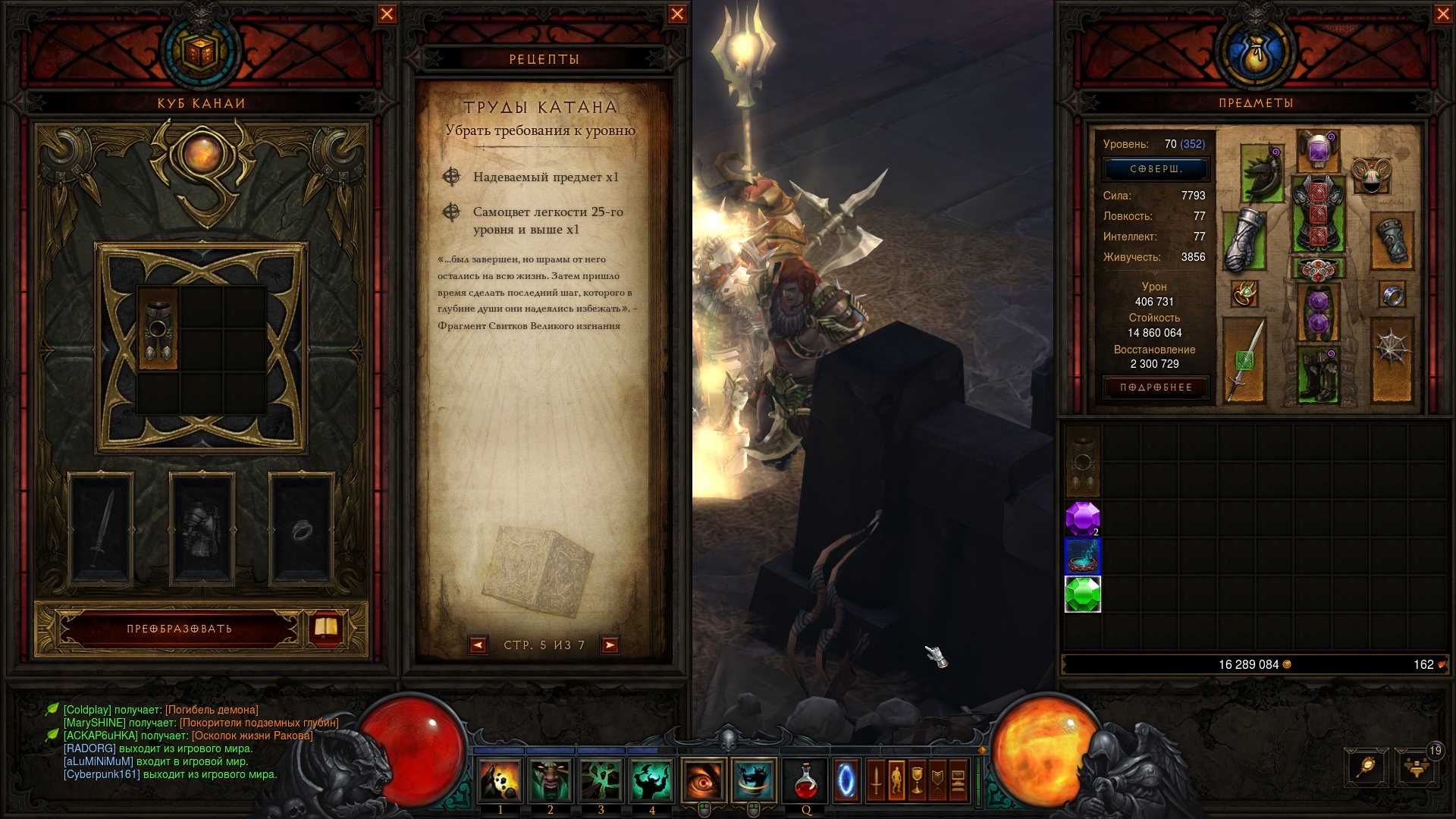The height and width of the screenshot is (819, 1456).
Task: Close the Предметы inventory panel
Action: [x=1443, y=14]
